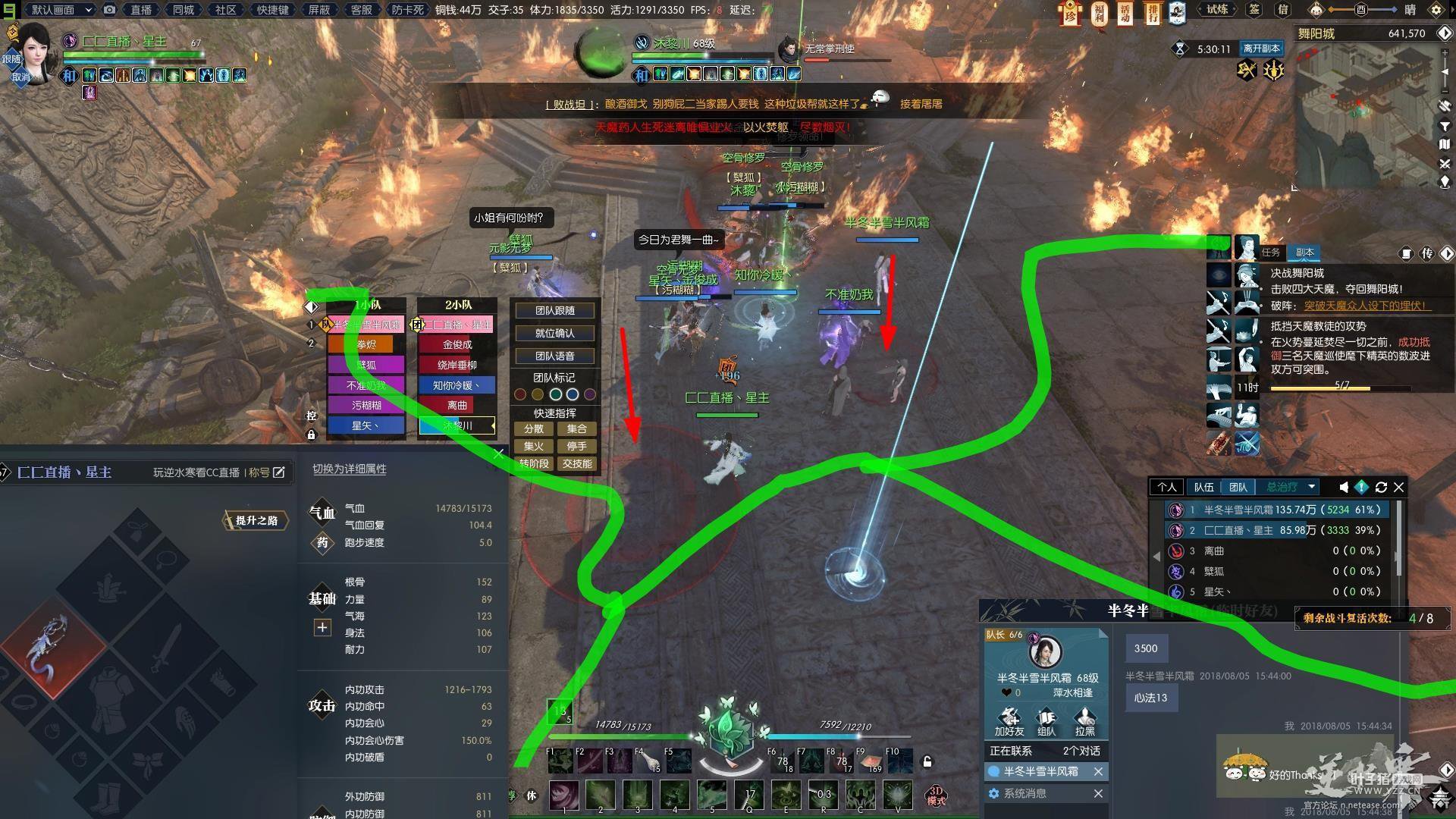
Task: Open the 系统消息 system messages conversation
Action: tap(1025, 793)
